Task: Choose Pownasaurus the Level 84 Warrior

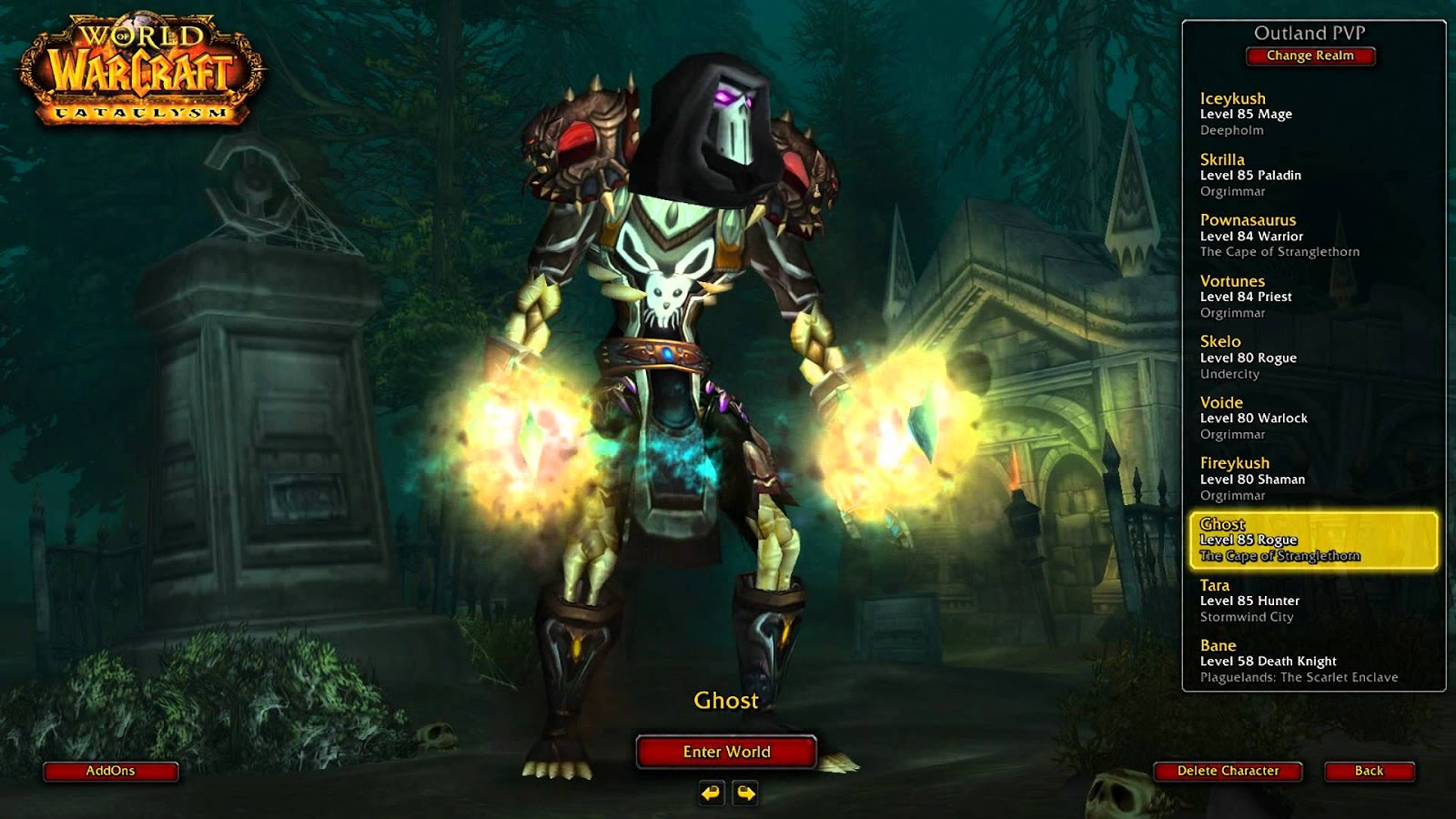Action: coord(1274,235)
